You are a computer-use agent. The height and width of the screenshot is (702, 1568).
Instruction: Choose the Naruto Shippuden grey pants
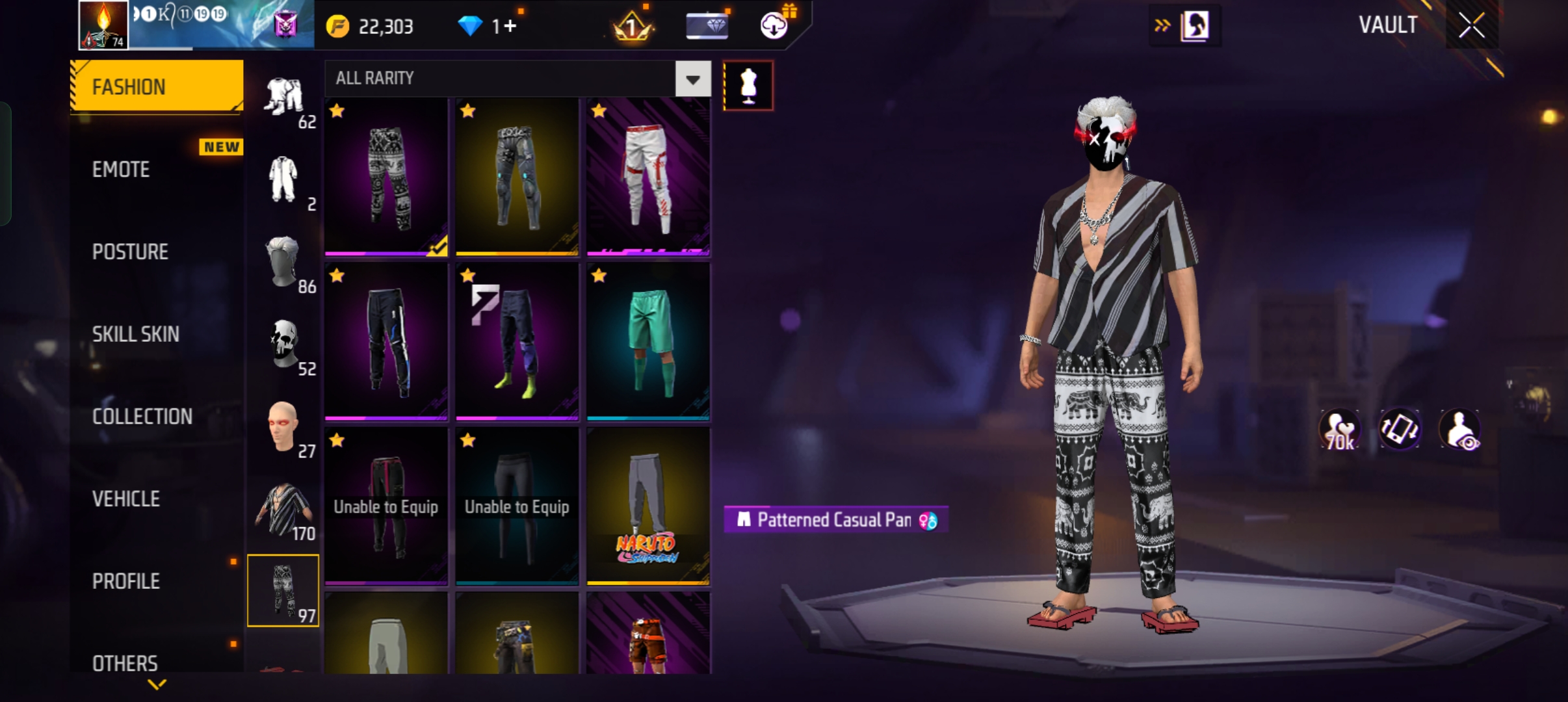[648, 507]
